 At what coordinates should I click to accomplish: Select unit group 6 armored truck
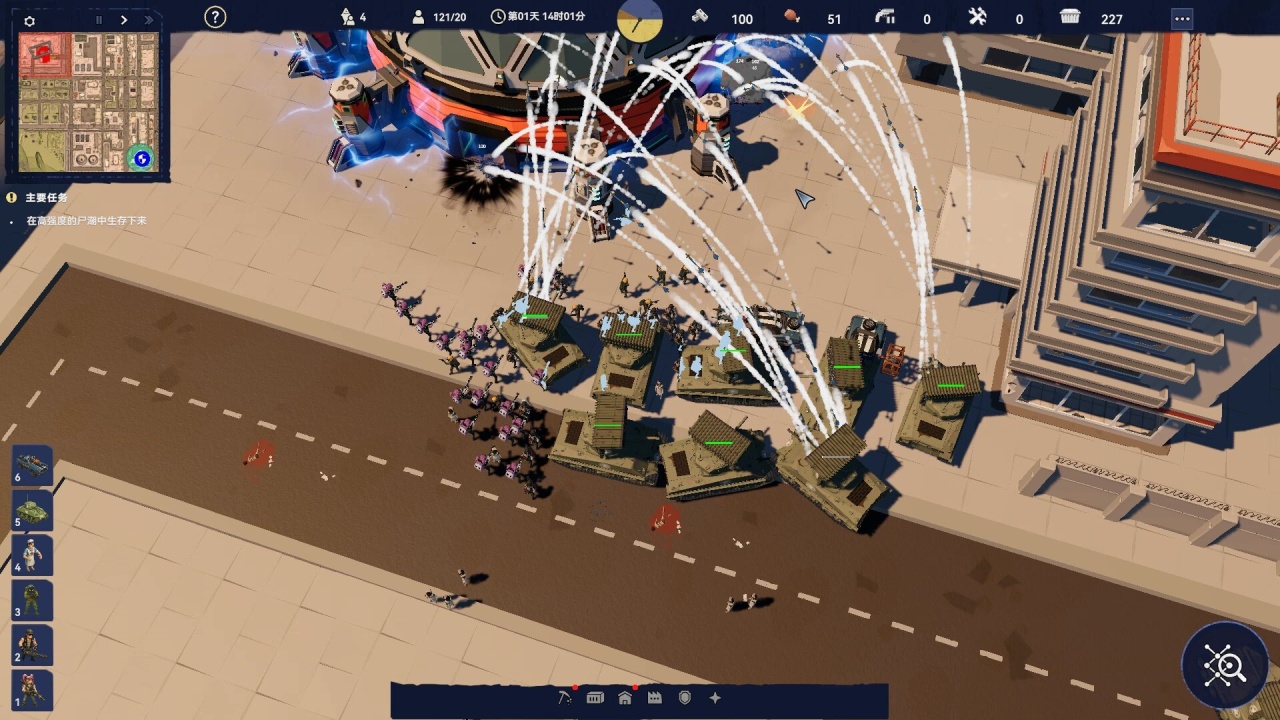pyautogui.click(x=32, y=466)
